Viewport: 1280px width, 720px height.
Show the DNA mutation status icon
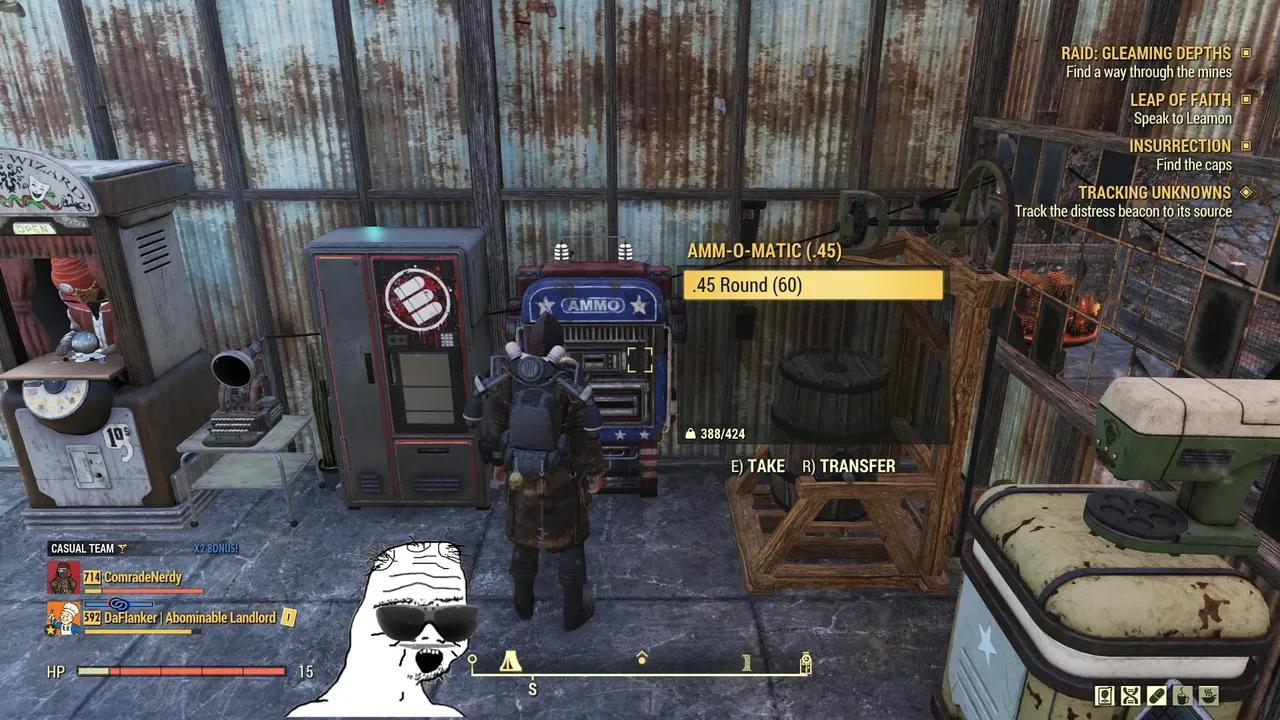pos(1131,695)
